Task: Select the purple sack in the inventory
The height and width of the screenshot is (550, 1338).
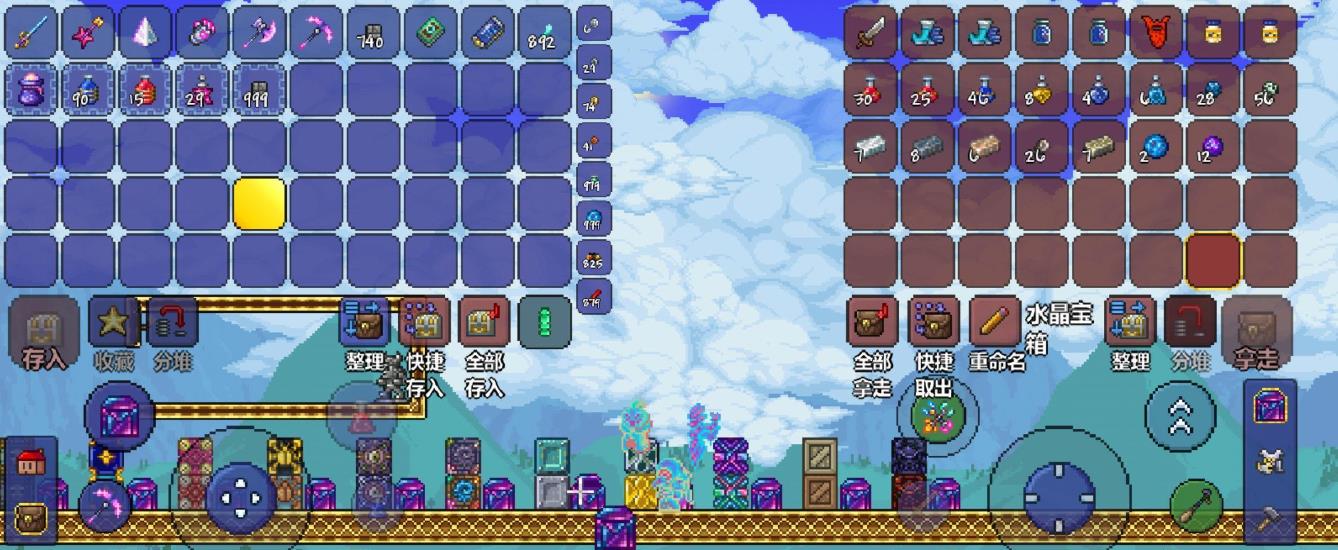Action: coord(31,90)
